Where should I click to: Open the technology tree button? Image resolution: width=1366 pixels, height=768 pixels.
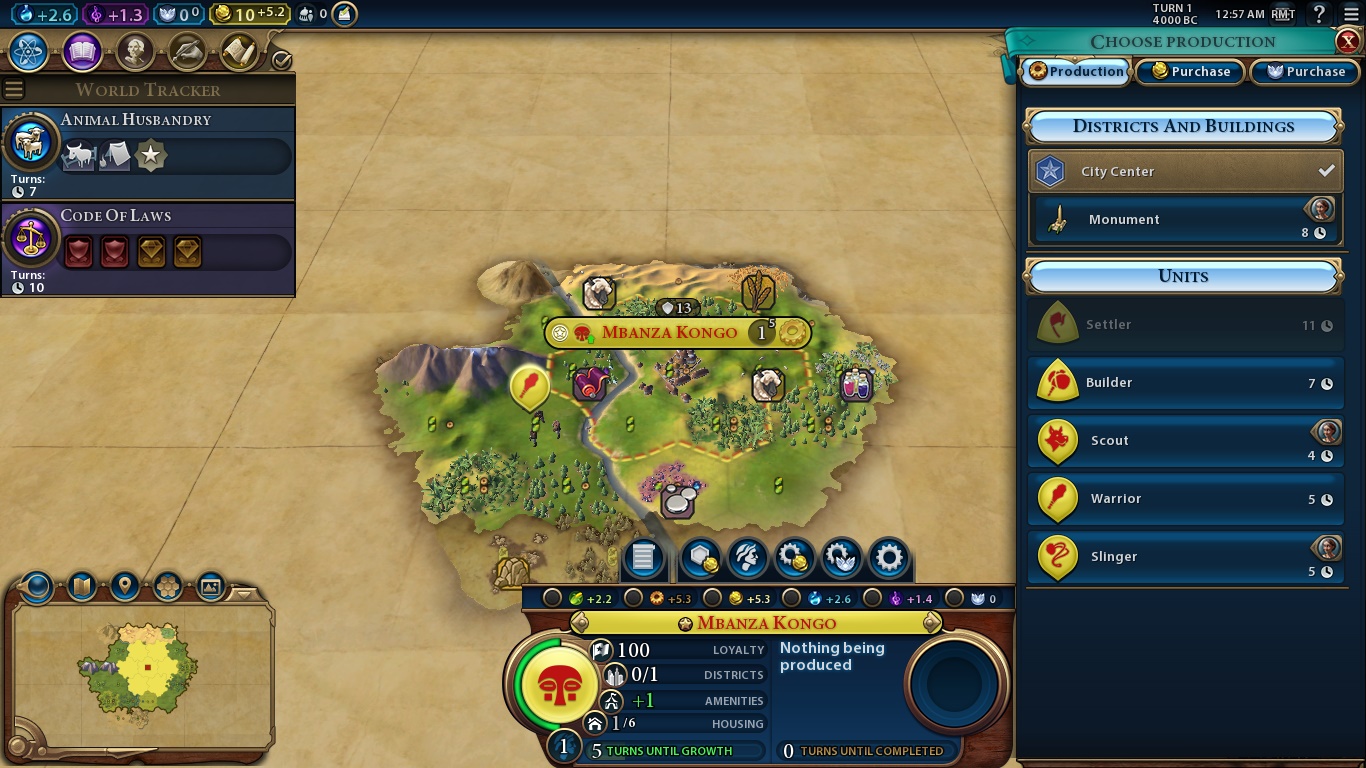[x=29, y=51]
